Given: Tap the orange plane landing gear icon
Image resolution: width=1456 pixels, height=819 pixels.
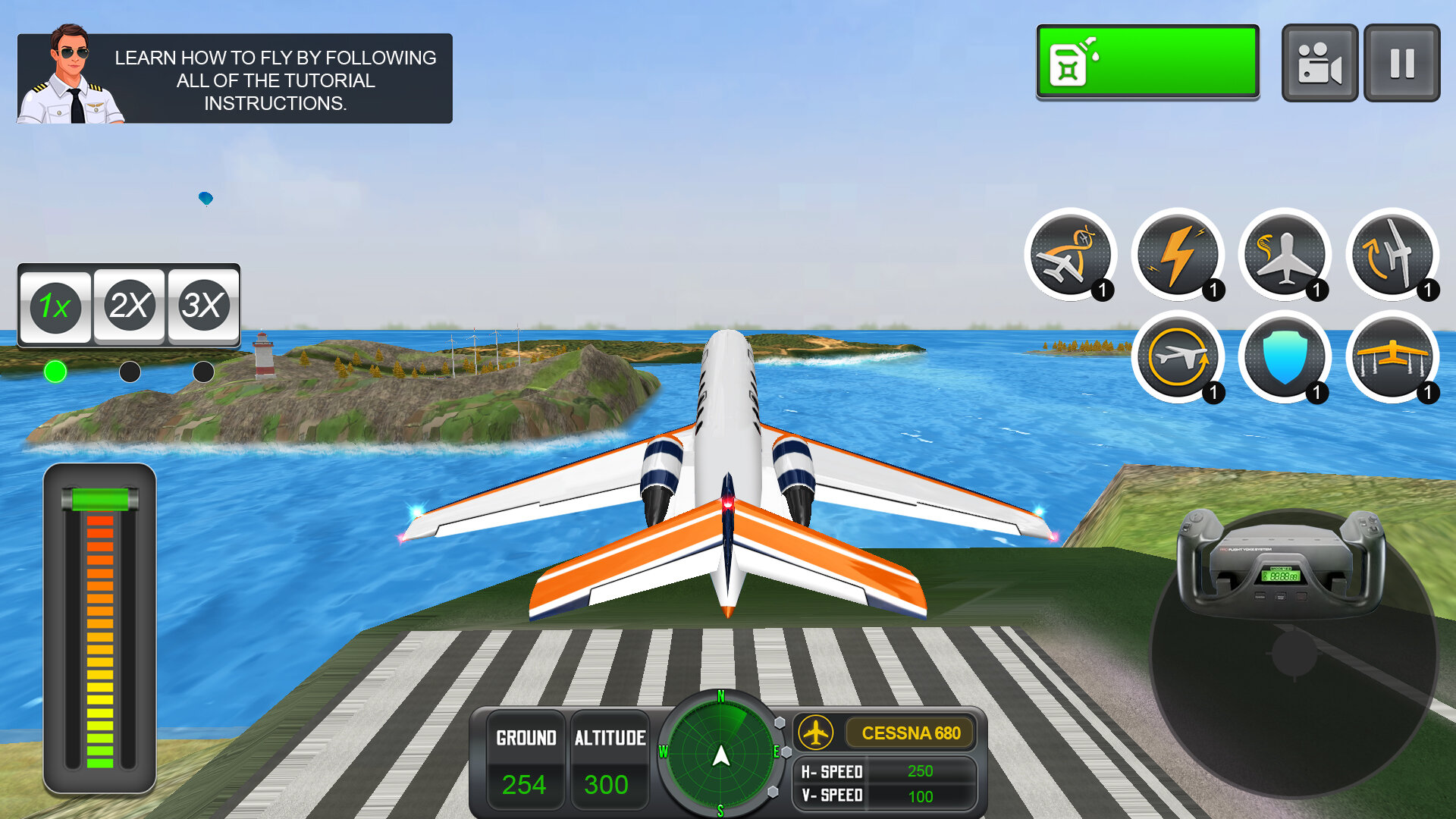Looking at the screenshot, I should [1392, 357].
